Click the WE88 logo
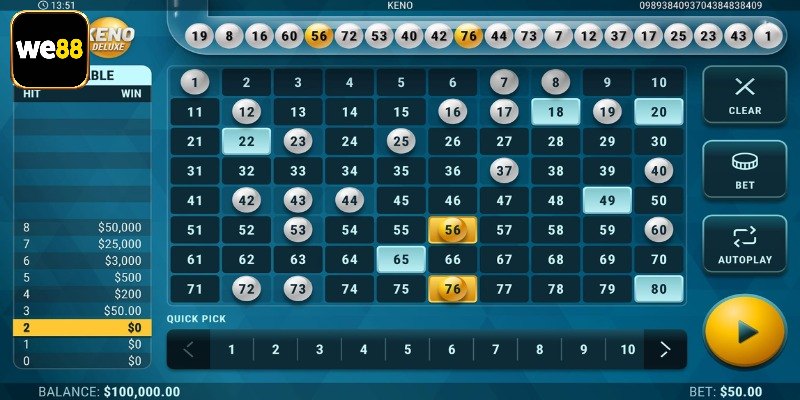 pos(50,49)
